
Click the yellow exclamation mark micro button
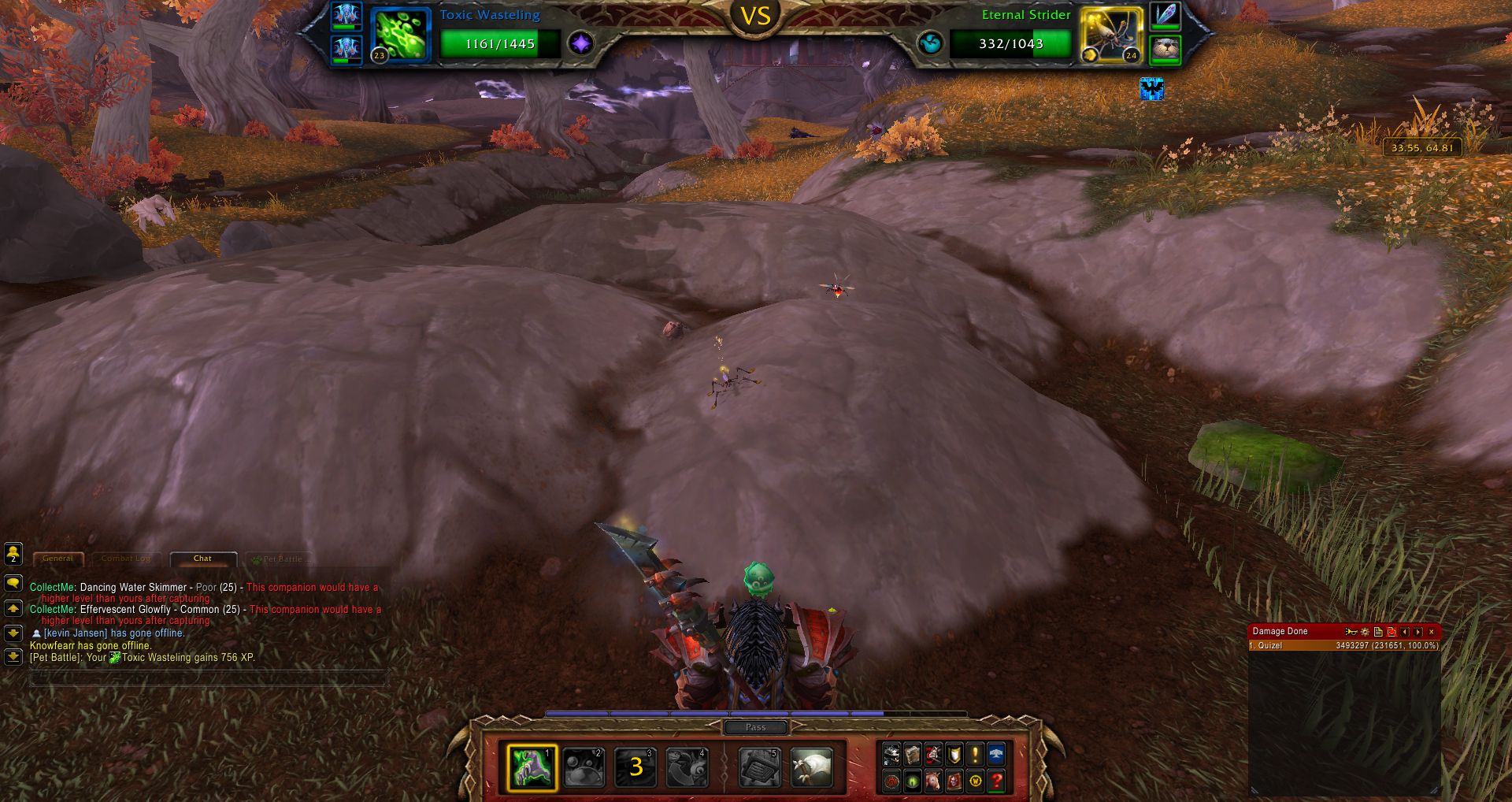[x=975, y=755]
